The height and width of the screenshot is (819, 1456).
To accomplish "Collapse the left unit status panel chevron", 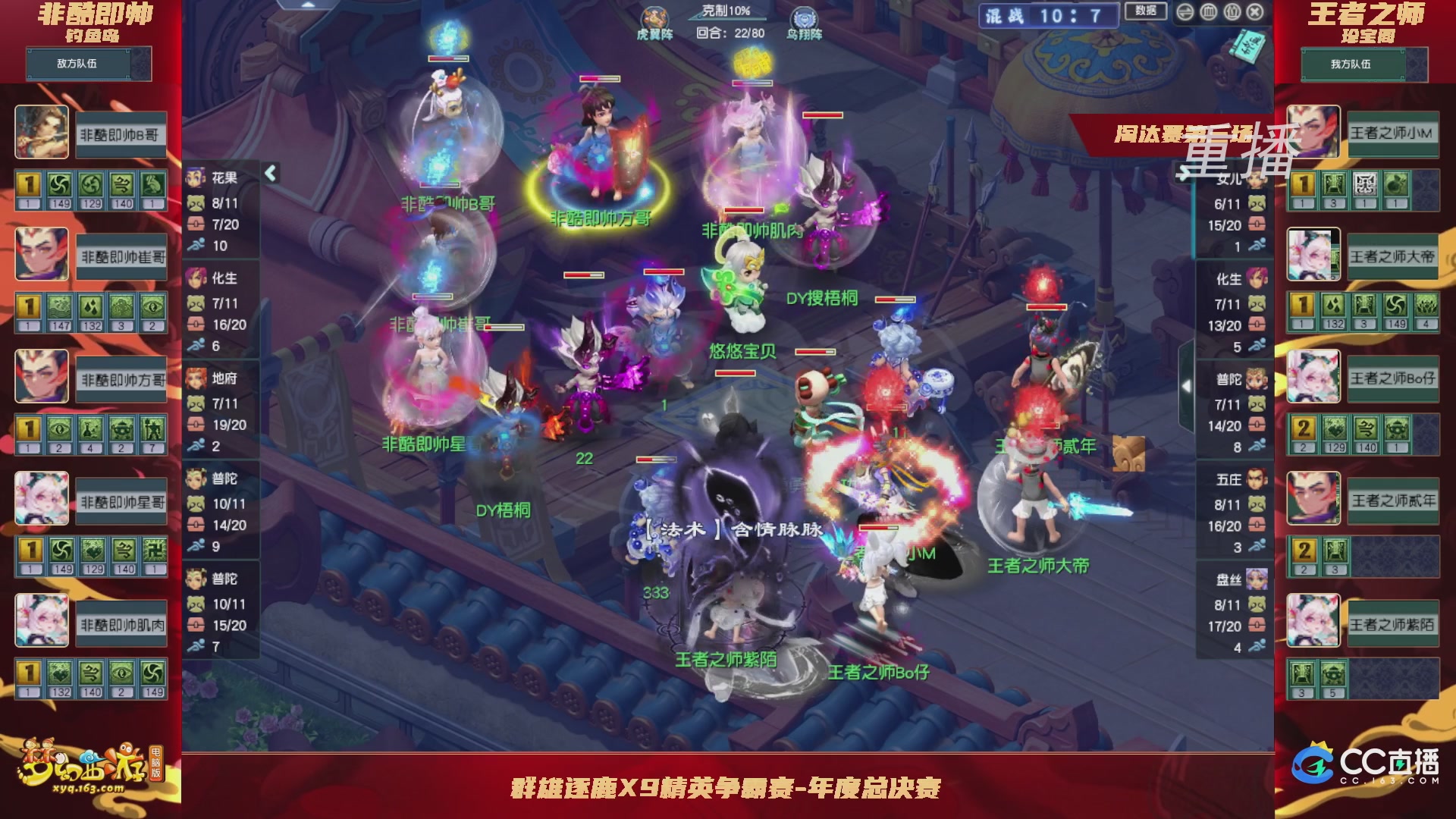I will point(269,173).
